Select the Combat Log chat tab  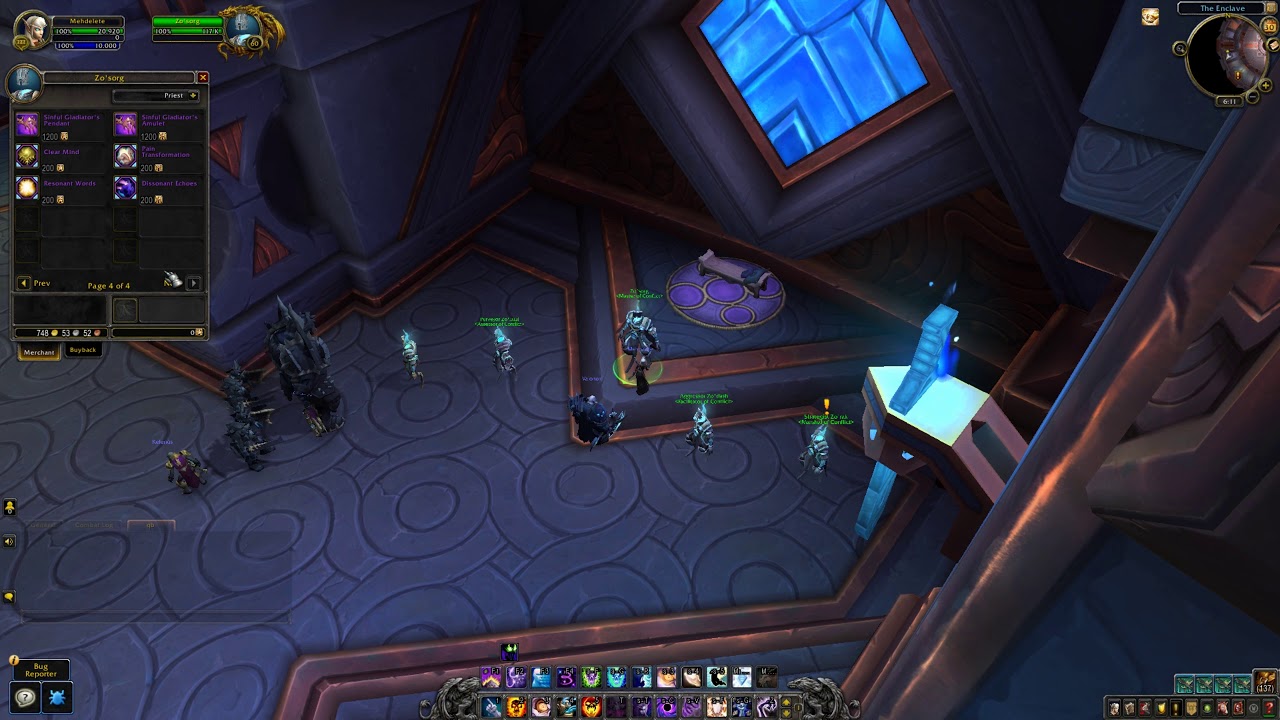click(95, 524)
